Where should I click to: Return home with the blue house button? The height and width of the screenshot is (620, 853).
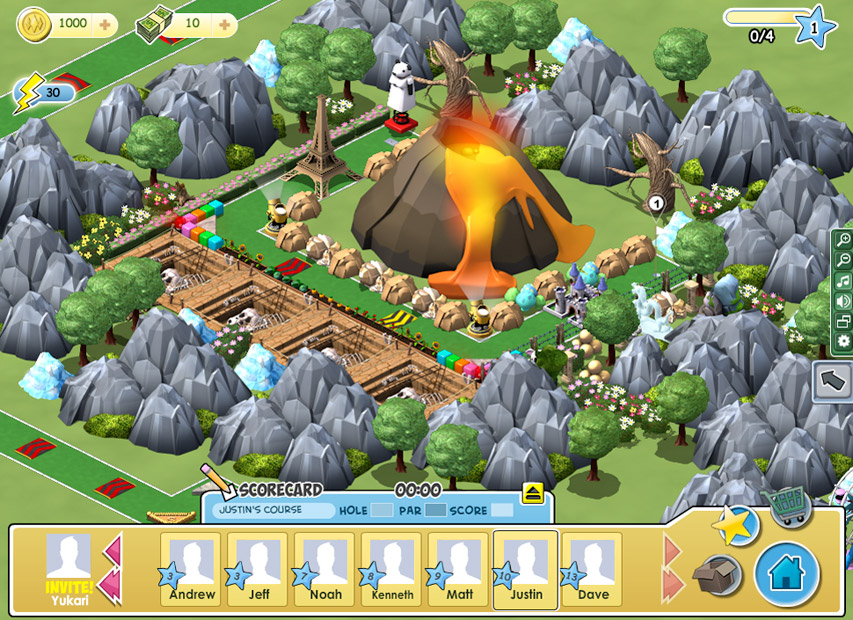pos(787,574)
